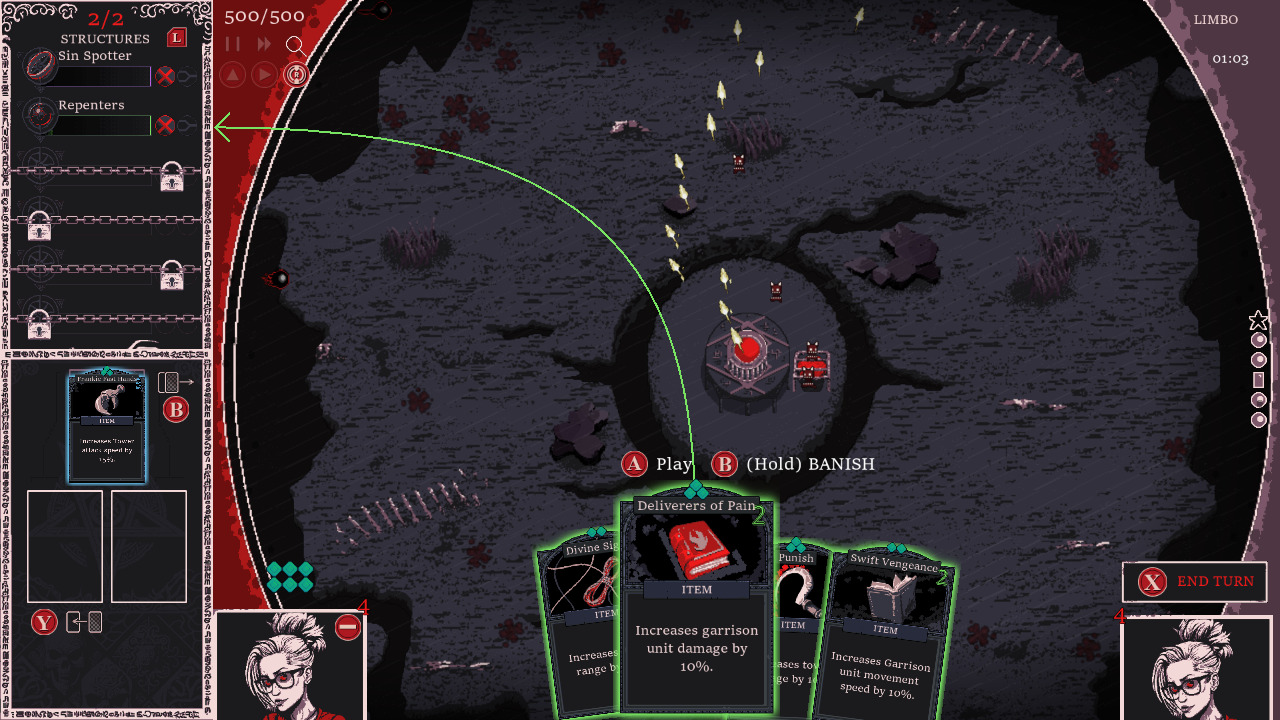Toggle the red X beside Sin Spotter
Image resolution: width=1280 pixels, height=720 pixels.
point(164,77)
